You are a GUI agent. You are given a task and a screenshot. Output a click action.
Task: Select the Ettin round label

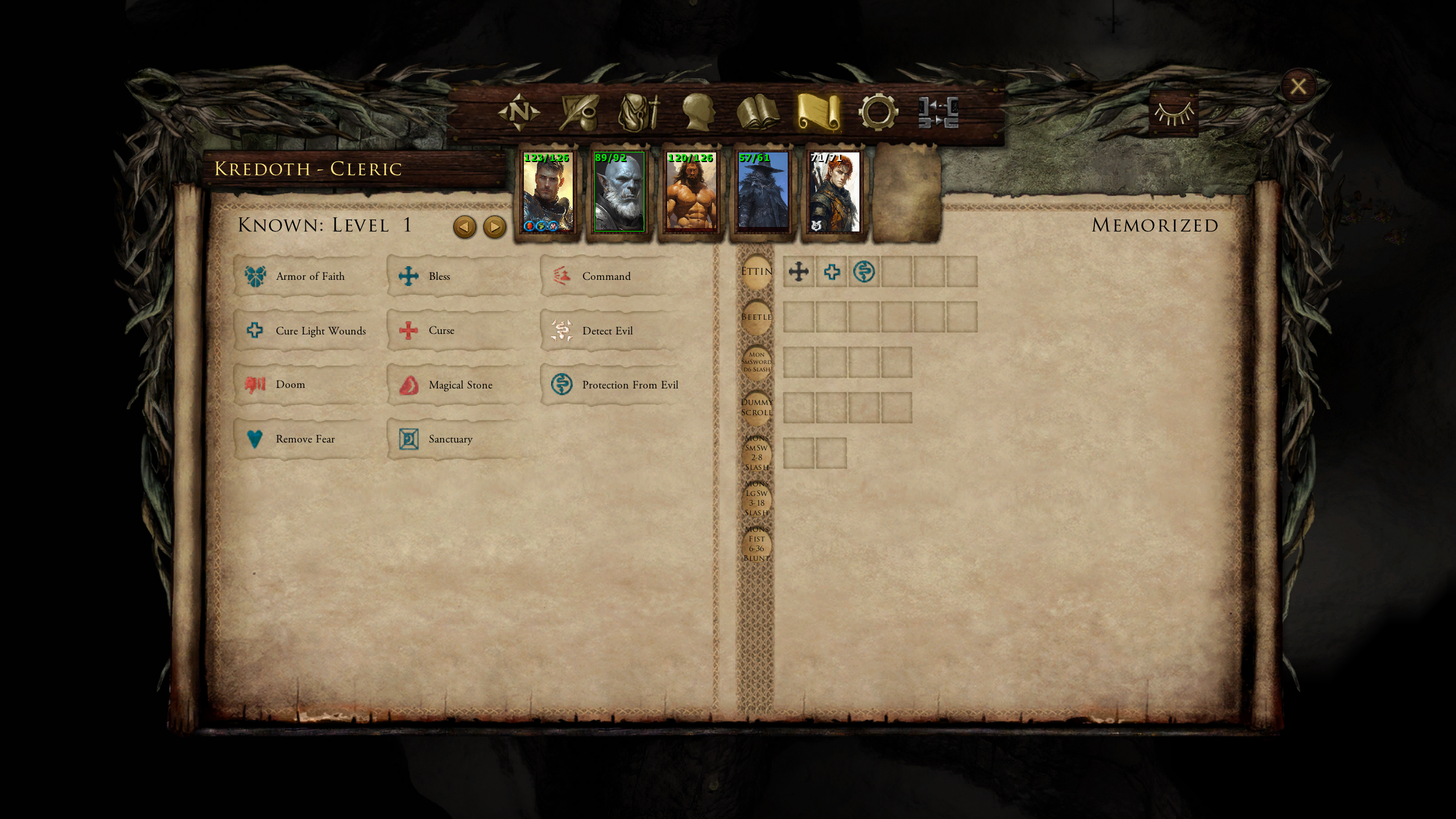pyautogui.click(x=756, y=272)
